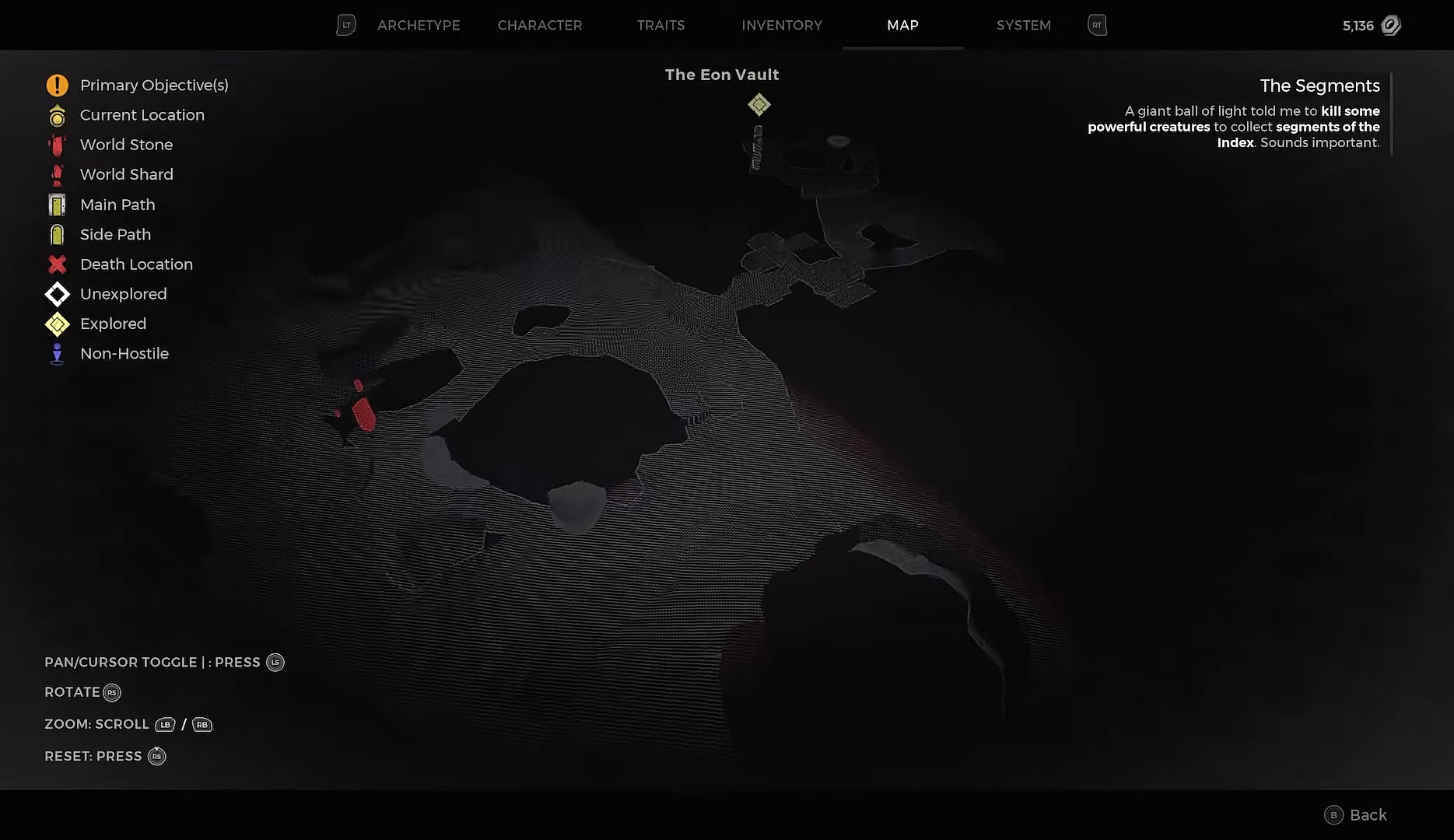Click the World Stone legend entry

click(126, 145)
